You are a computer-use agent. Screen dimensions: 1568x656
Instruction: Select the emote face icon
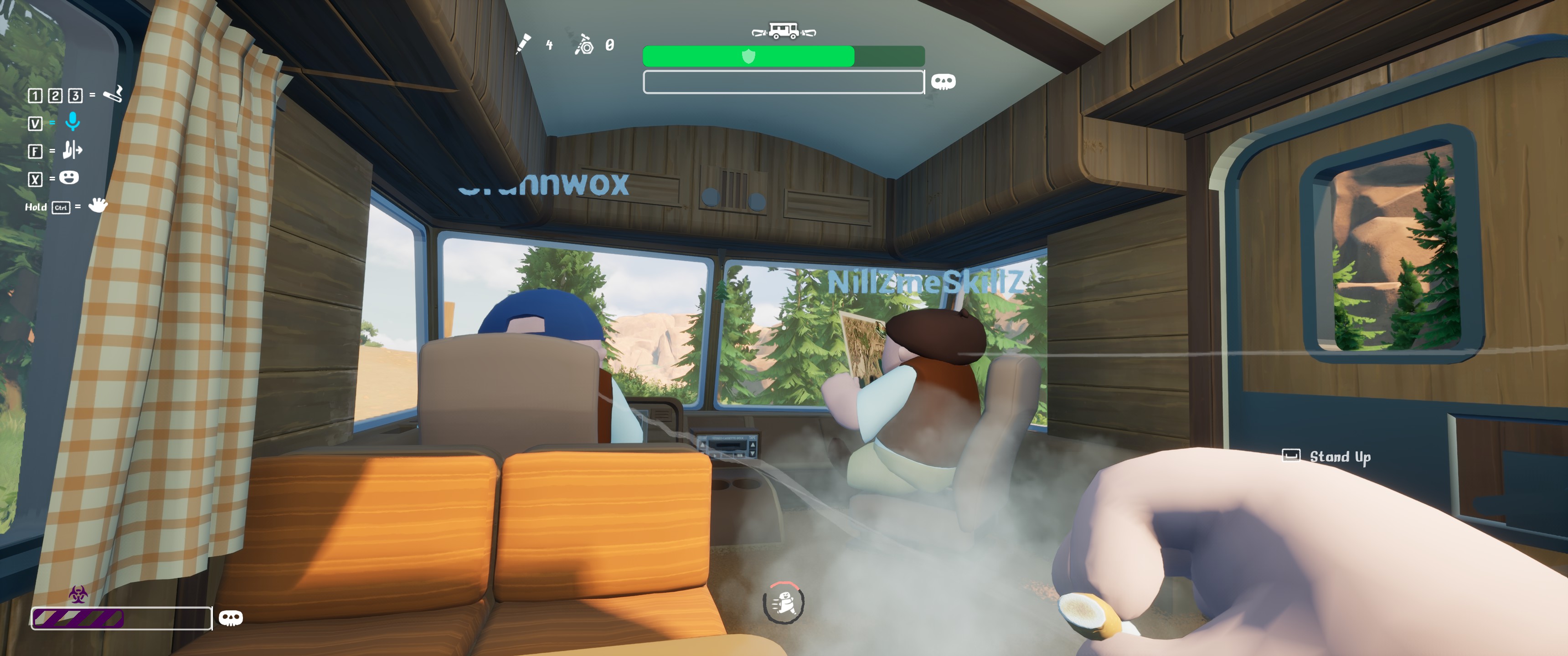69,178
